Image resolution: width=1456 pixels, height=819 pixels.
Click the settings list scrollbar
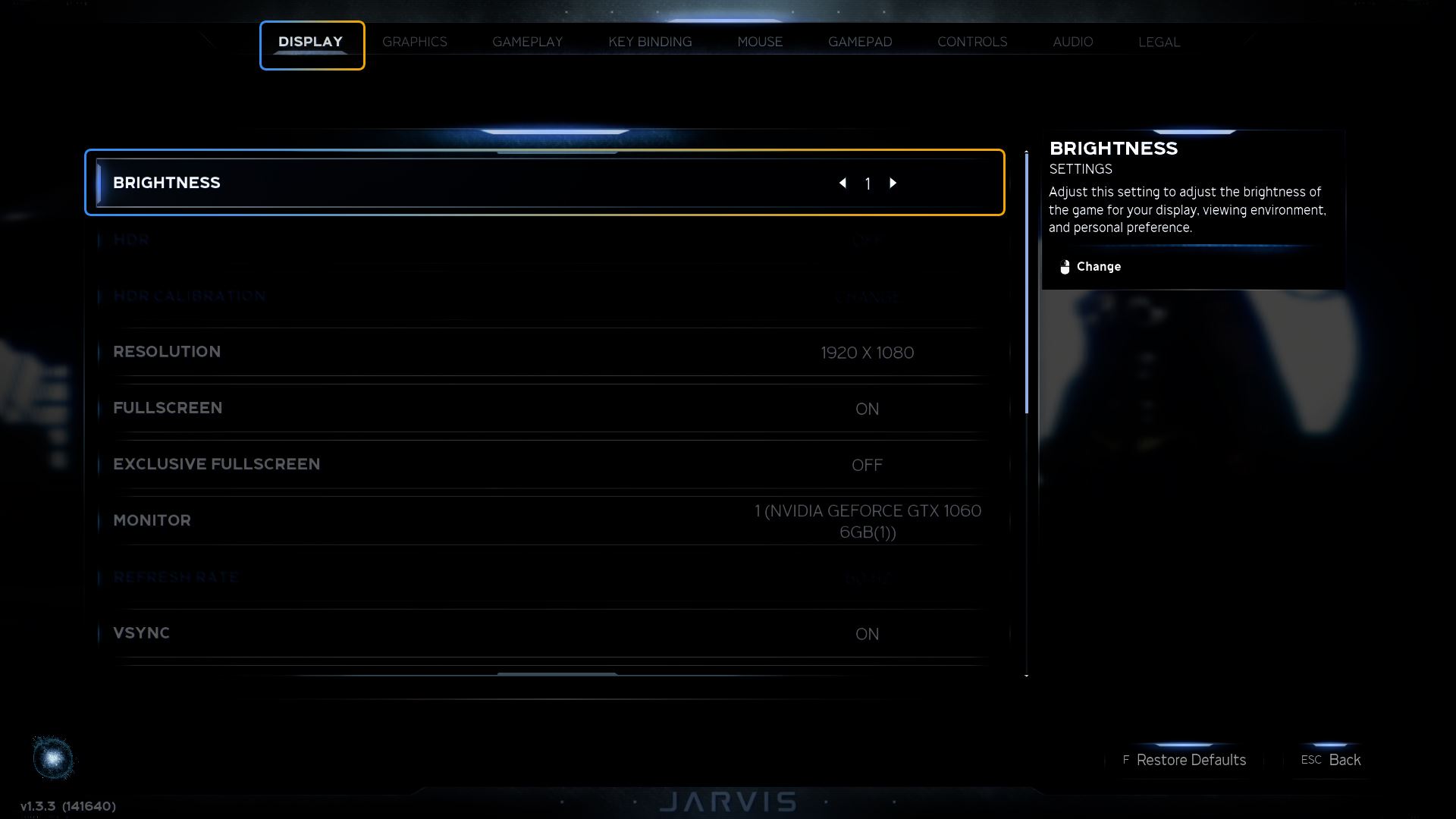[1027, 282]
